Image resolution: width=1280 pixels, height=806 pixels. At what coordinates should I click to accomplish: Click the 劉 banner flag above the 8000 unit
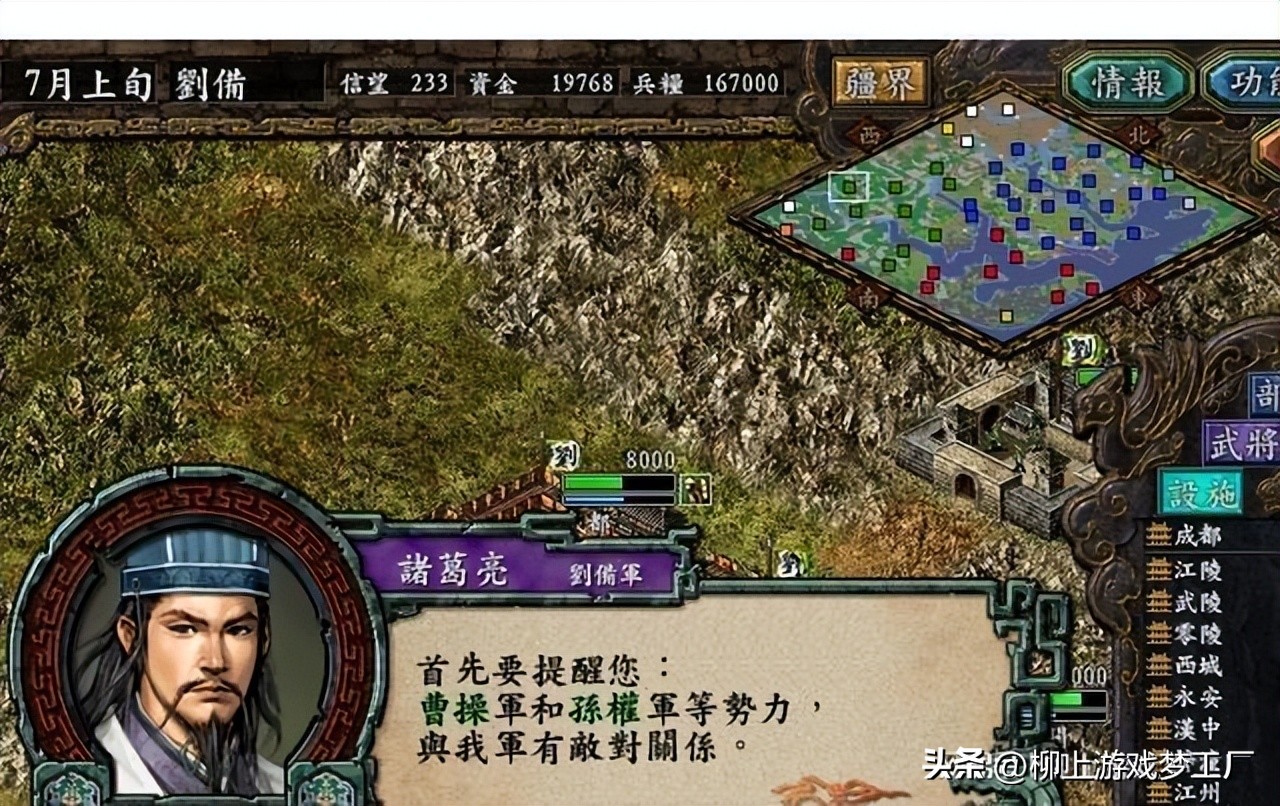tap(565, 455)
